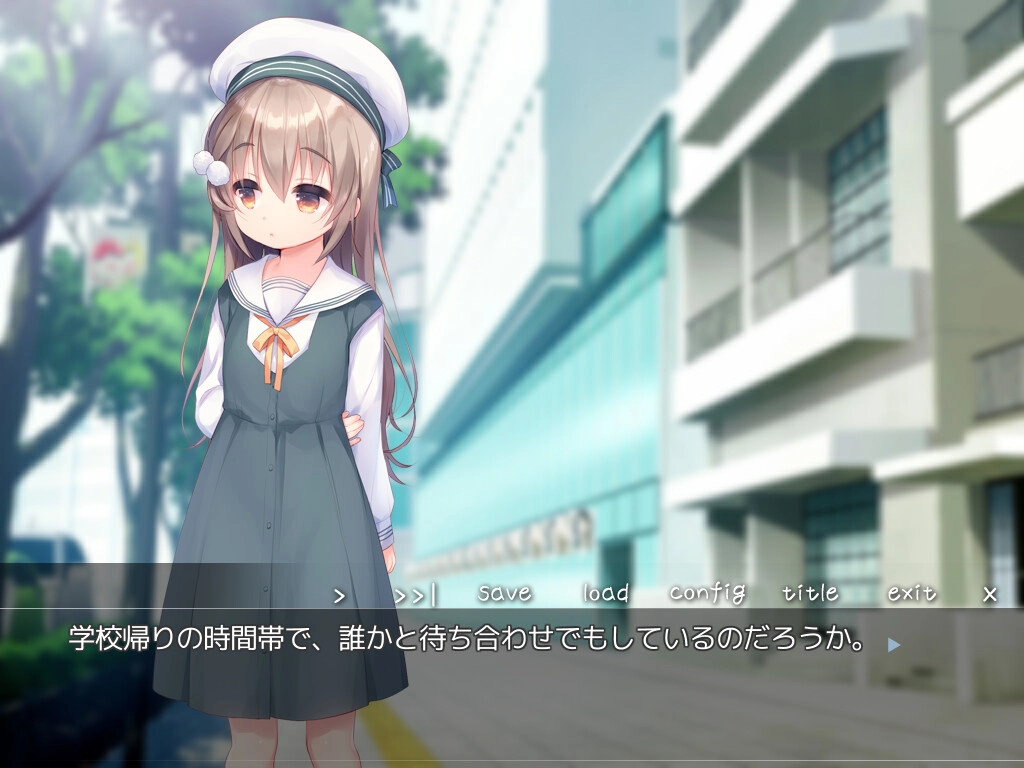Open the load menu
Screen dimensions: 1024x768
606,593
